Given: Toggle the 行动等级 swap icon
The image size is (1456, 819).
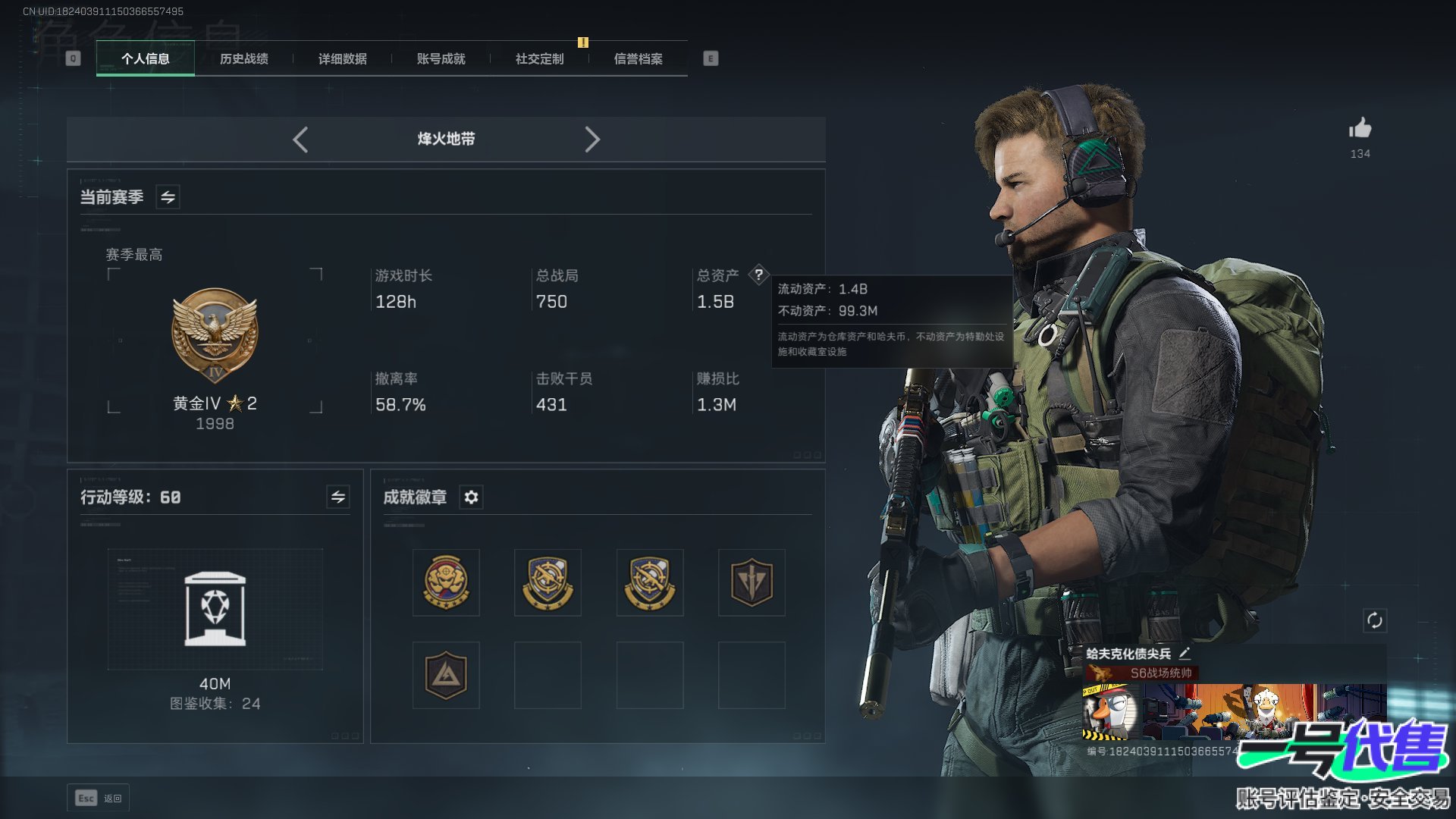Looking at the screenshot, I should point(338,497).
